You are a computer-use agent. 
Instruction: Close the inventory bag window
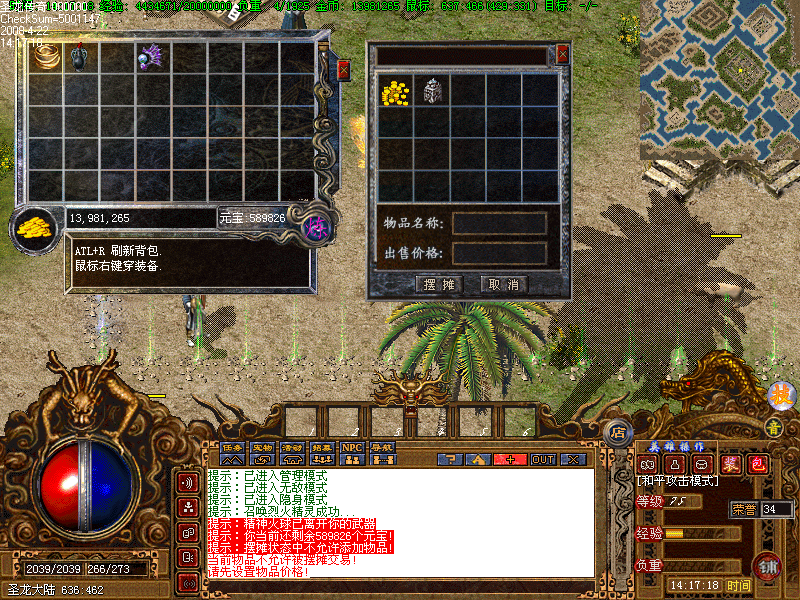click(x=344, y=69)
